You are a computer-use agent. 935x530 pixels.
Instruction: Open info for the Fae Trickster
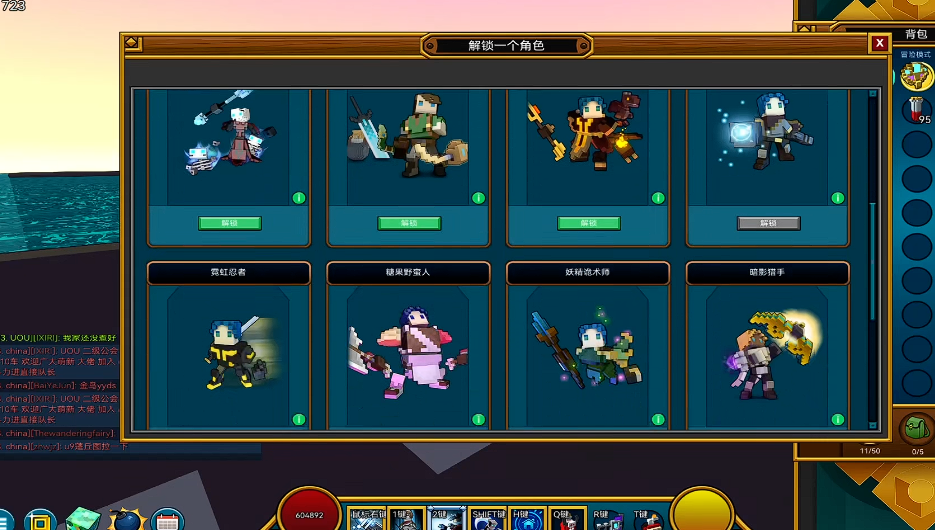(658, 420)
